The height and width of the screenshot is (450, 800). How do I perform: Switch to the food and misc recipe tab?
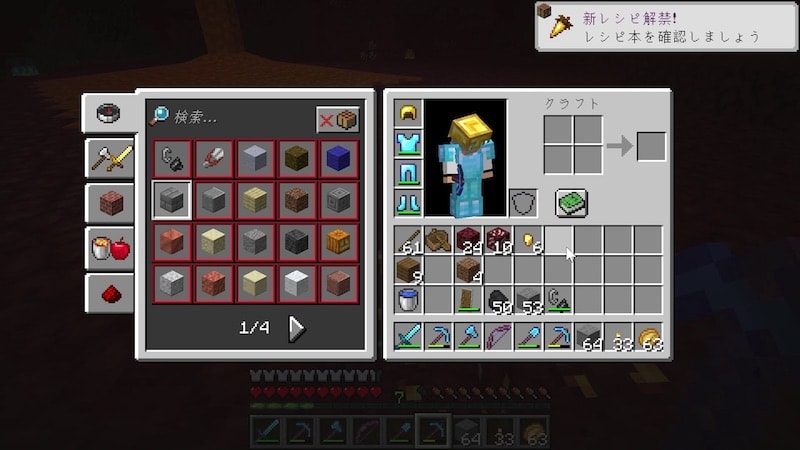point(108,248)
